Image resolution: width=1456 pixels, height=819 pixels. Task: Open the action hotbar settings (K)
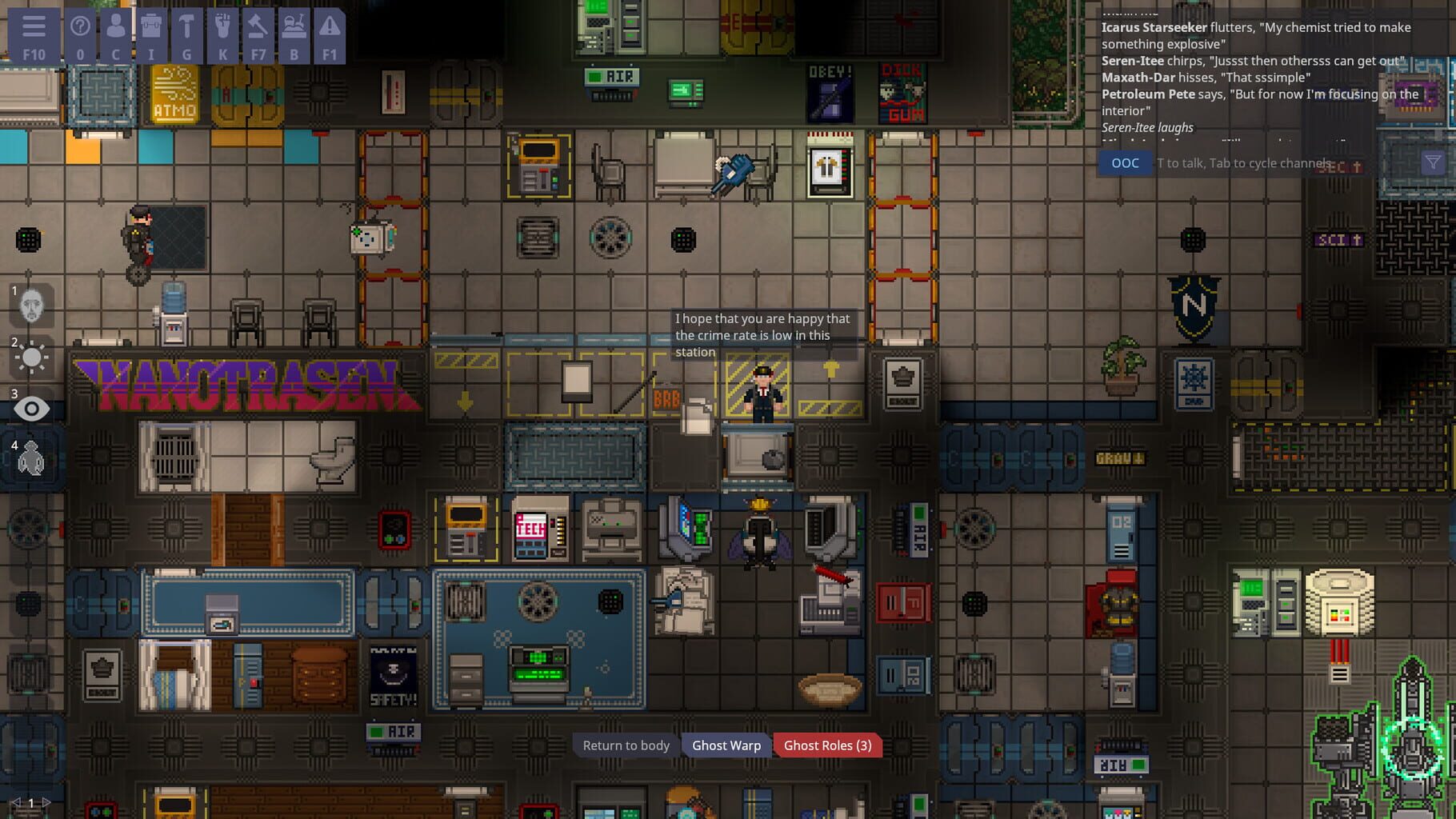tap(222, 35)
